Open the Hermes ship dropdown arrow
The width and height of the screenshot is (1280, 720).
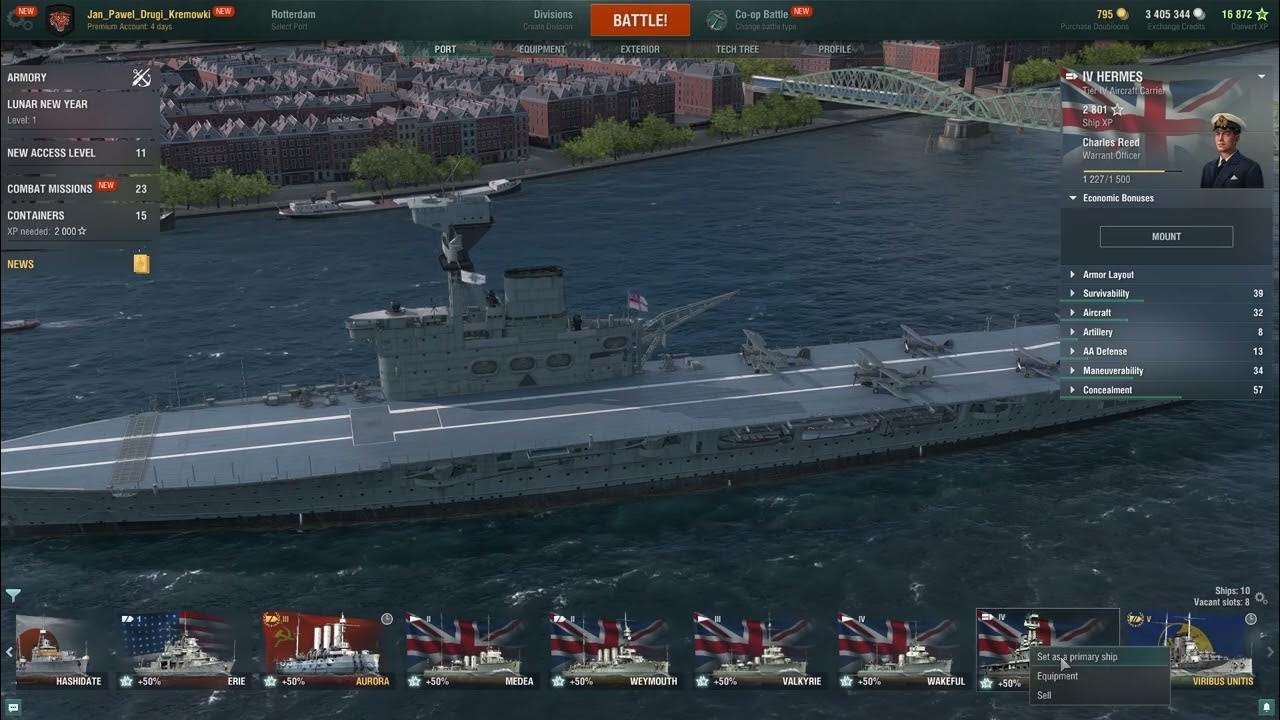click(x=1261, y=76)
